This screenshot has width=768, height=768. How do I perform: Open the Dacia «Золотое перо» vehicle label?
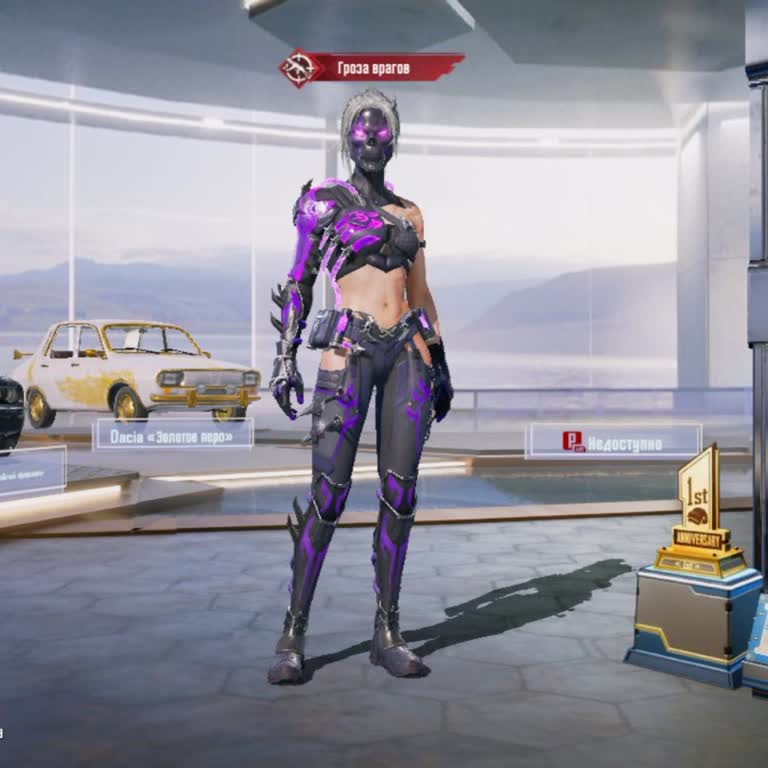pyautogui.click(x=173, y=433)
